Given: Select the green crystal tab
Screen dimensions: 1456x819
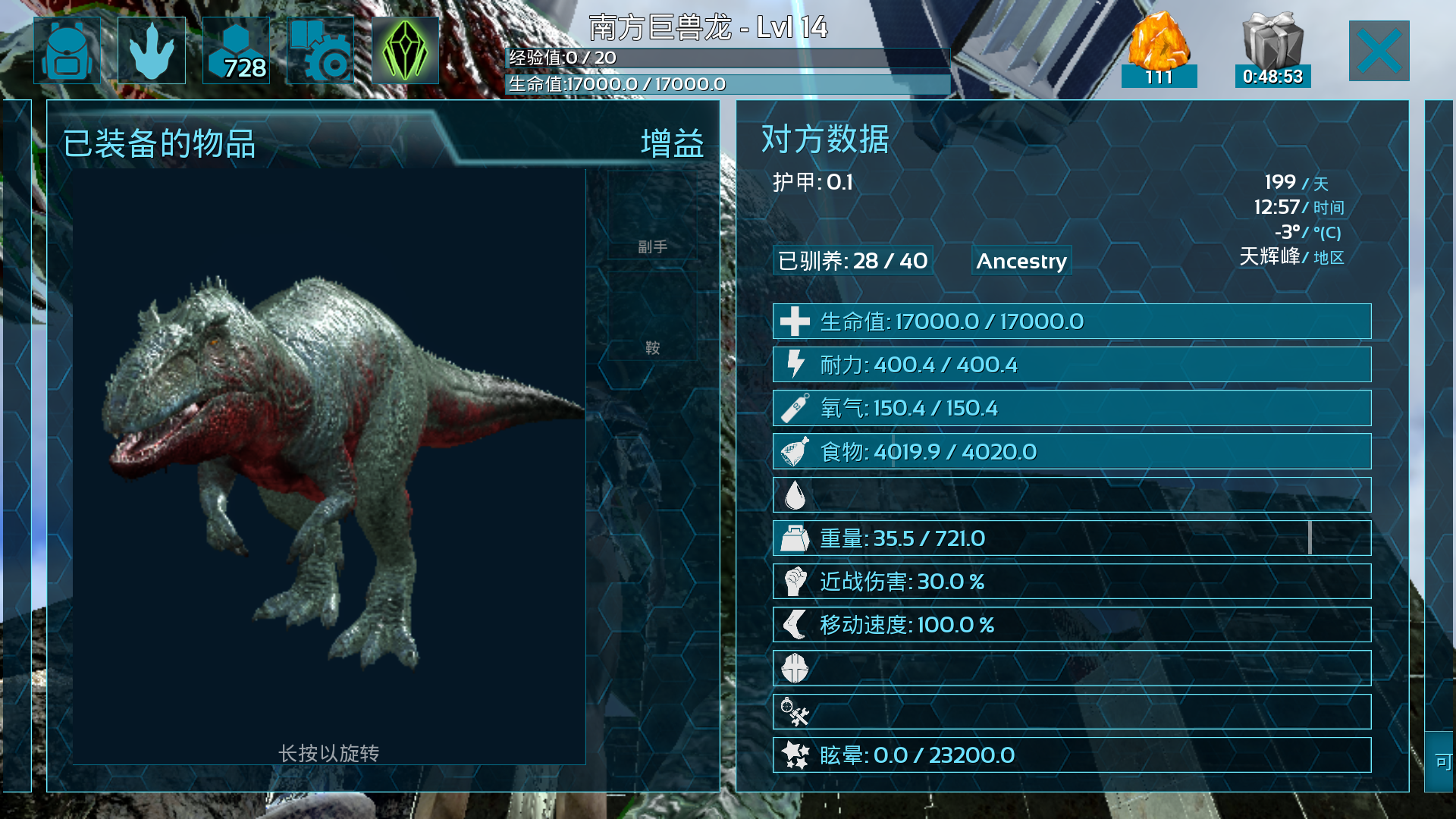Looking at the screenshot, I should (405, 50).
